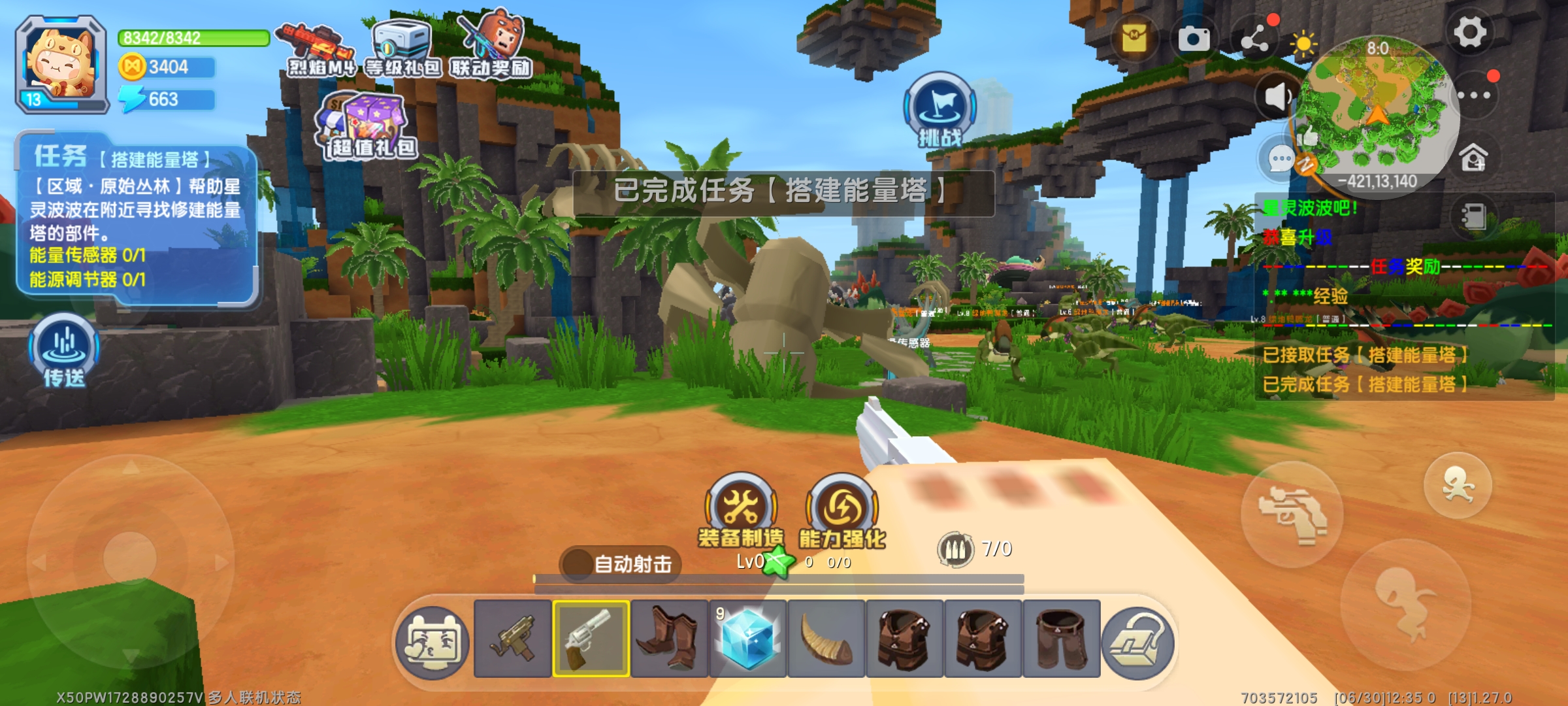Open 能力强化 ability enhancement
This screenshot has width=1568, height=706.
842,511
